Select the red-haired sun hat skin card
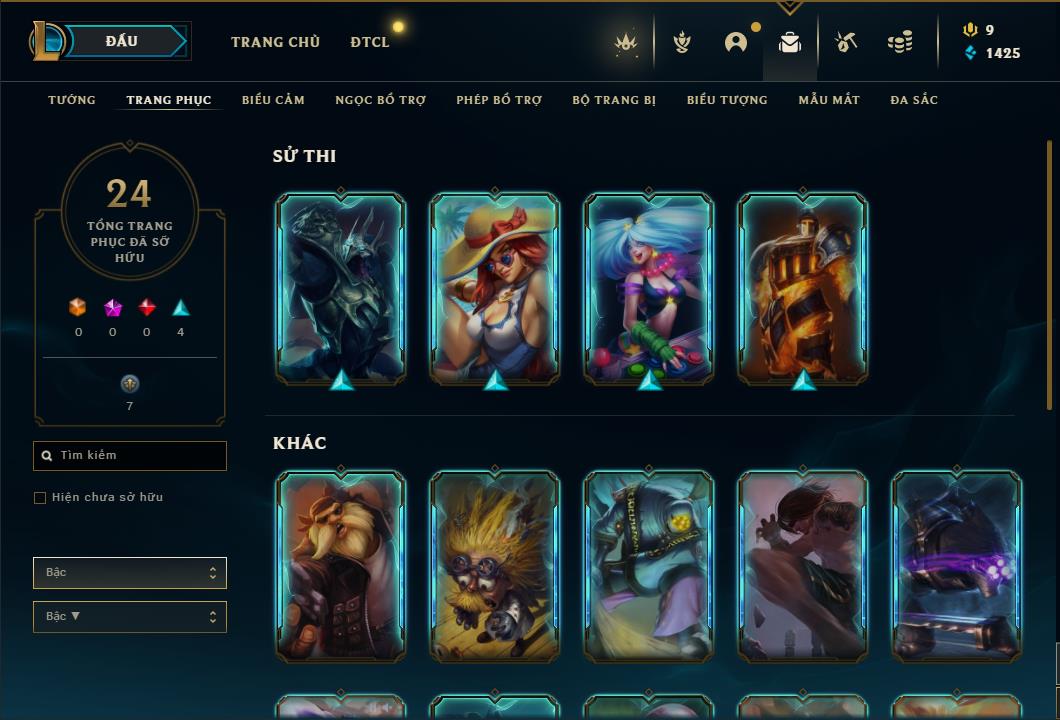 point(495,288)
